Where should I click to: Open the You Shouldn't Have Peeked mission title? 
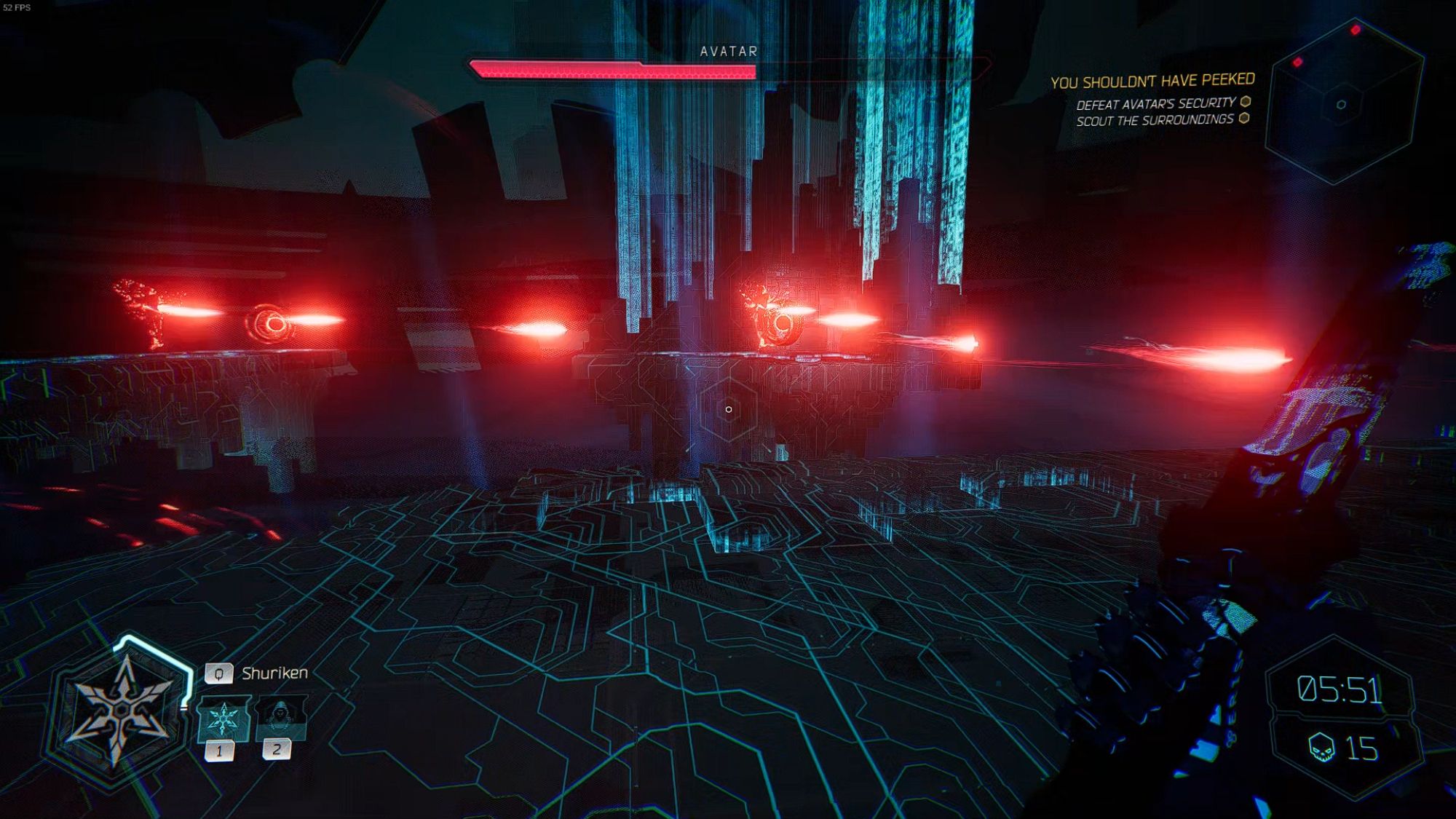coord(1152,81)
